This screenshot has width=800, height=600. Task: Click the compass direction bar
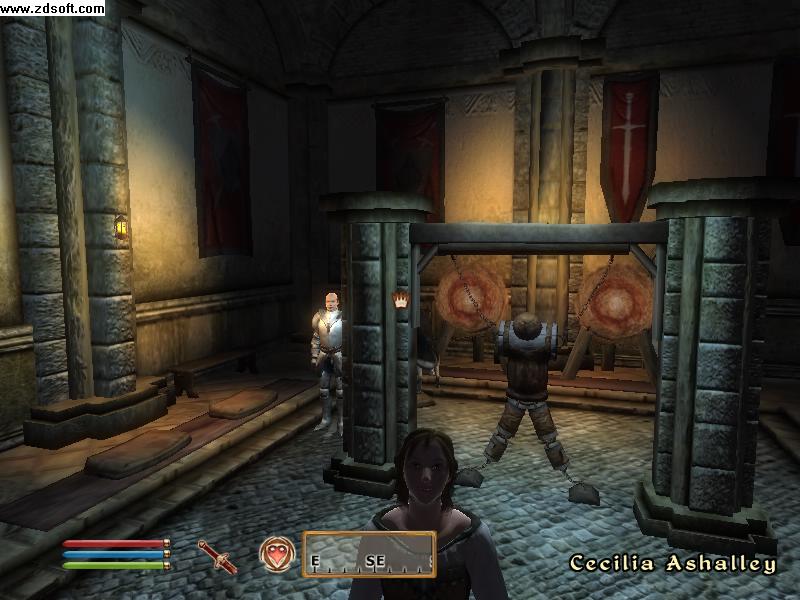[369, 555]
